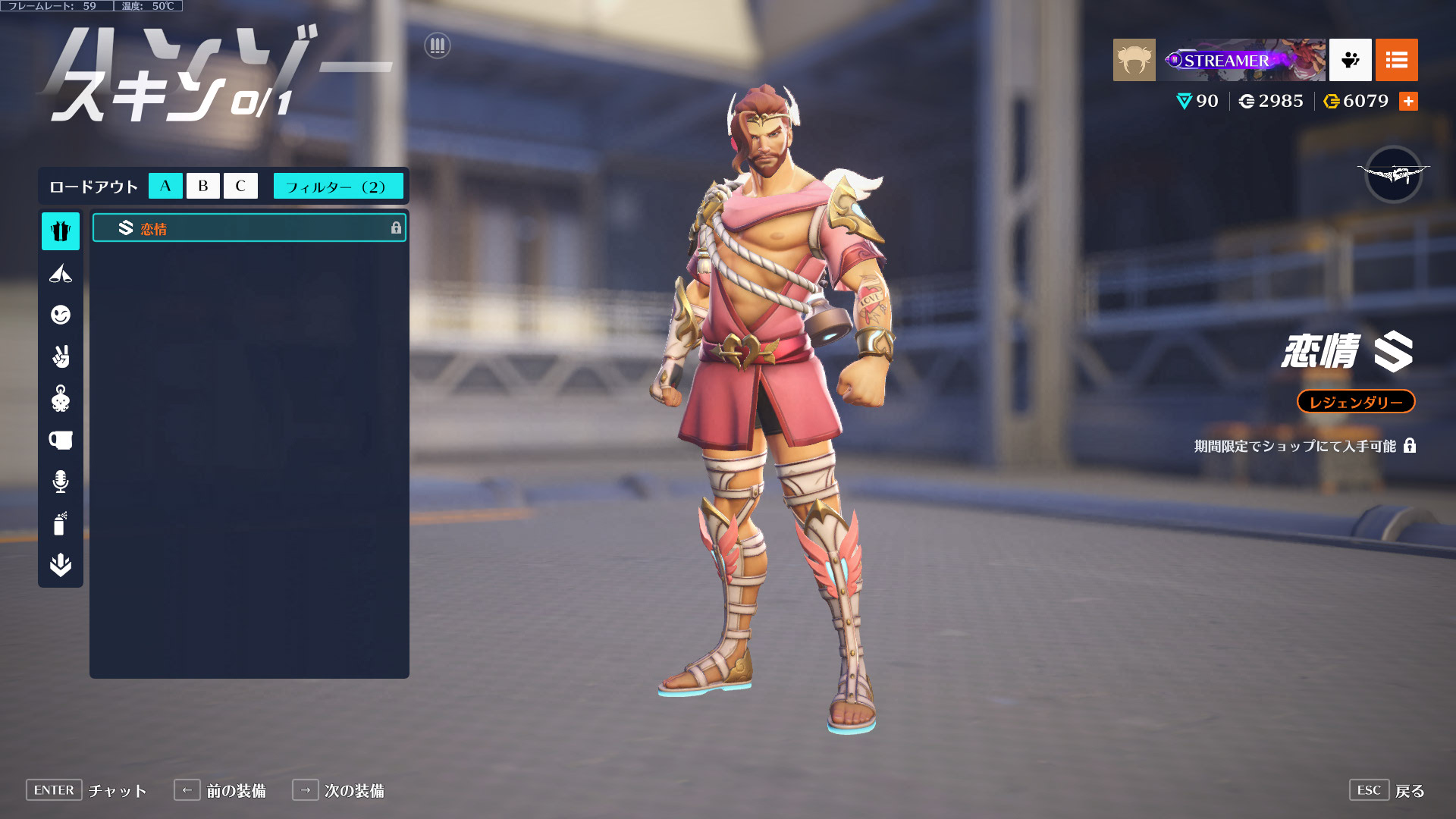This screenshot has width=1456, height=819.
Task: Open the social group button
Action: [x=1350, y=60]
